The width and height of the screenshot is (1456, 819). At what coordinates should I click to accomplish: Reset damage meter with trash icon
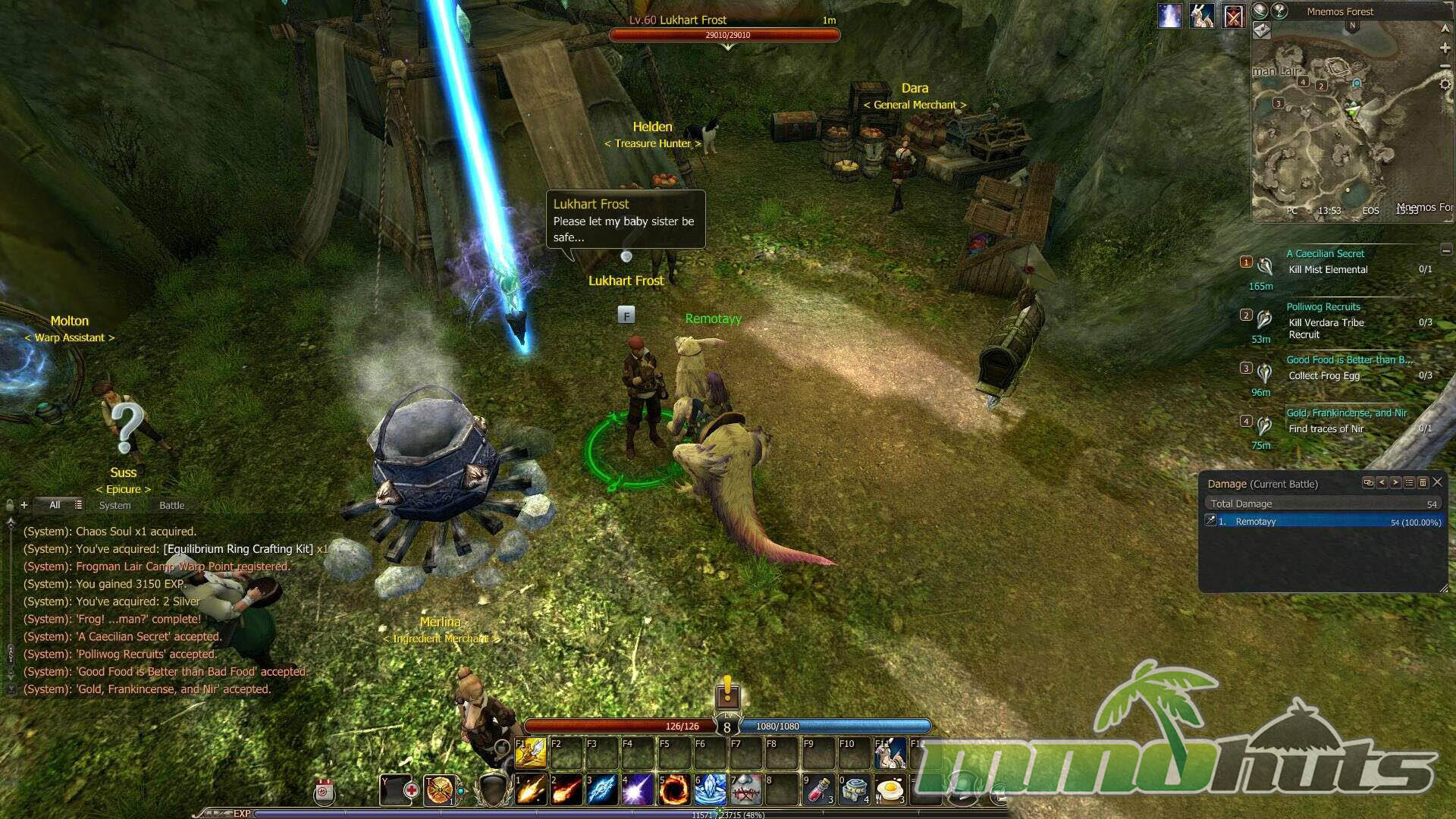pyautogui.click(x=1423, y=482)
